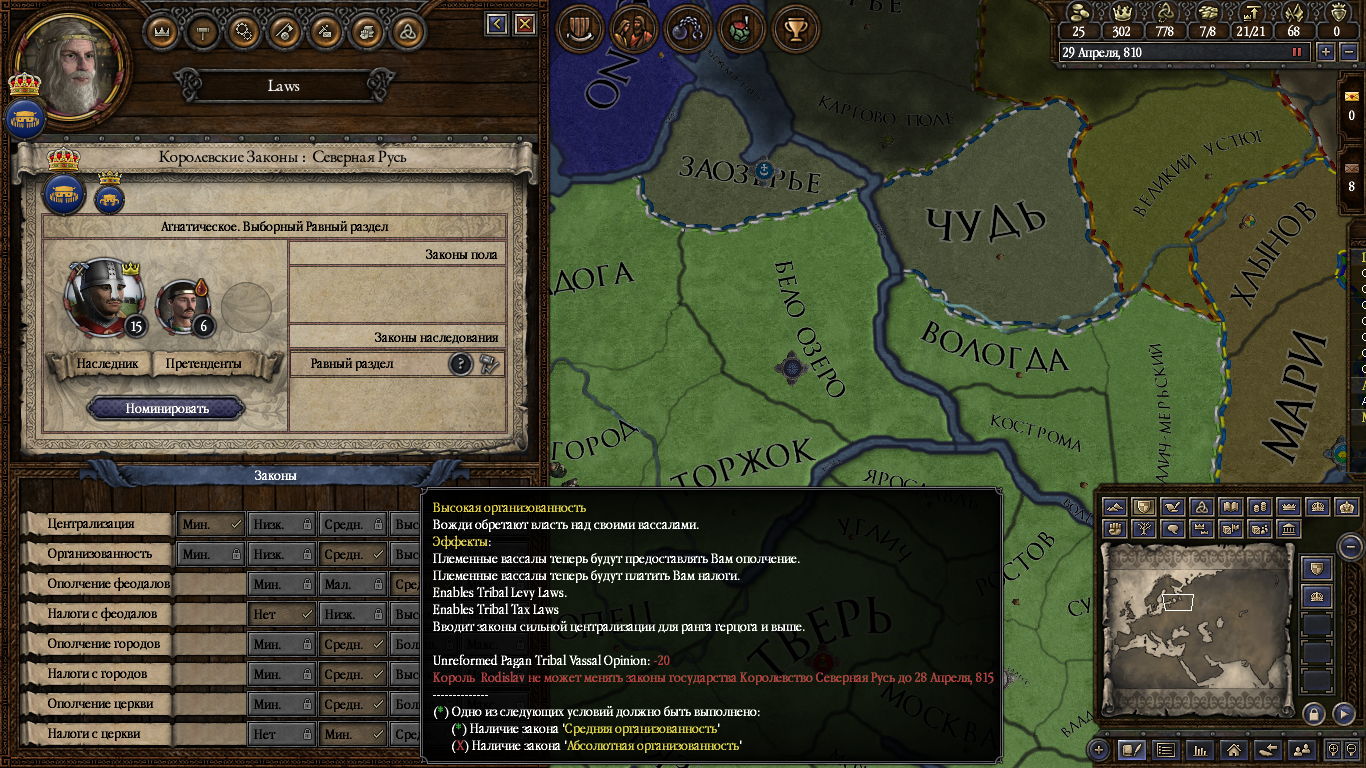The image size is (1366, 768).
Task: Click the ruler portrait
Action: coord(72,62)
